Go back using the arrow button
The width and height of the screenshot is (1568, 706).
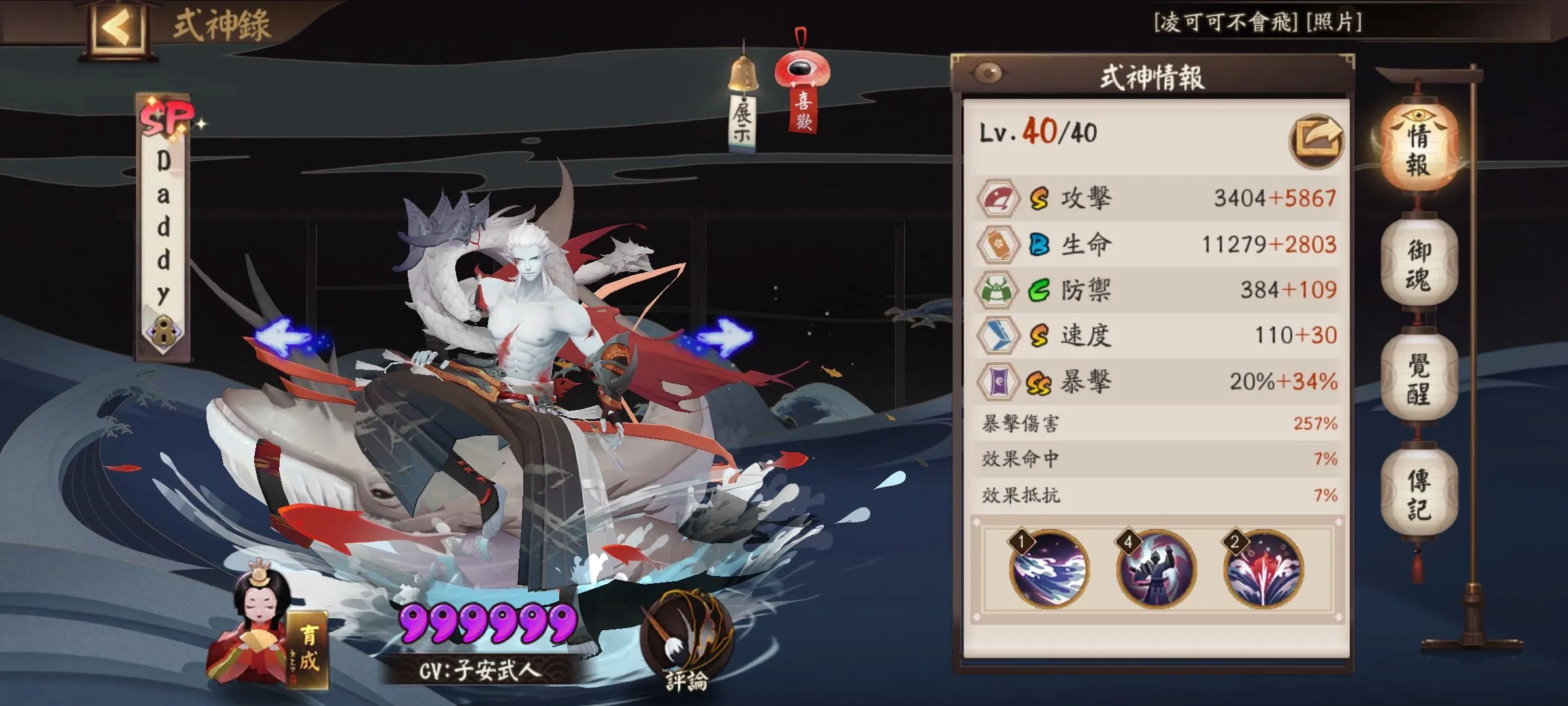[x=116, y=27]
